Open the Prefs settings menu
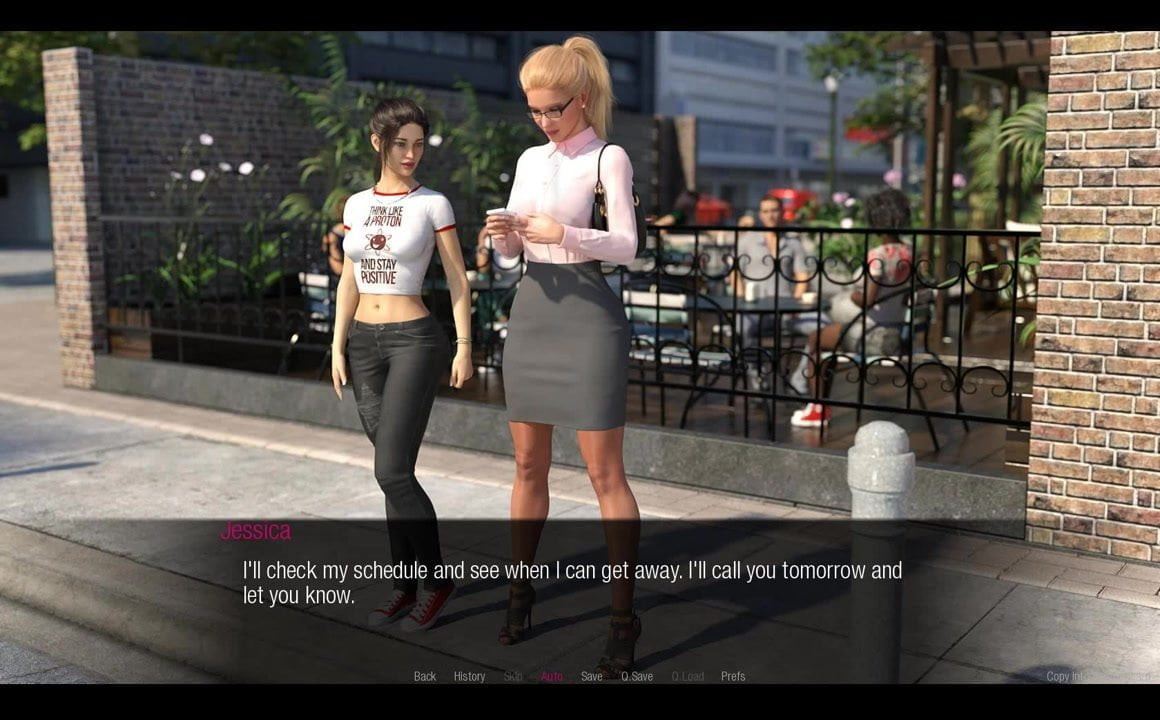The height and width of the screenshot is (720, 1160). (x=733, y=677)
